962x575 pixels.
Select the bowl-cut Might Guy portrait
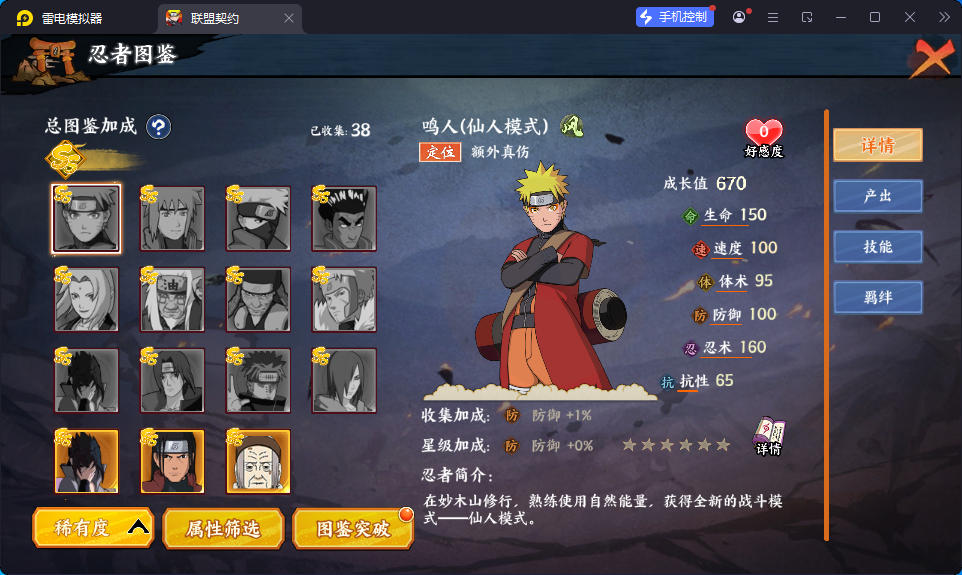tap(344, 219)
